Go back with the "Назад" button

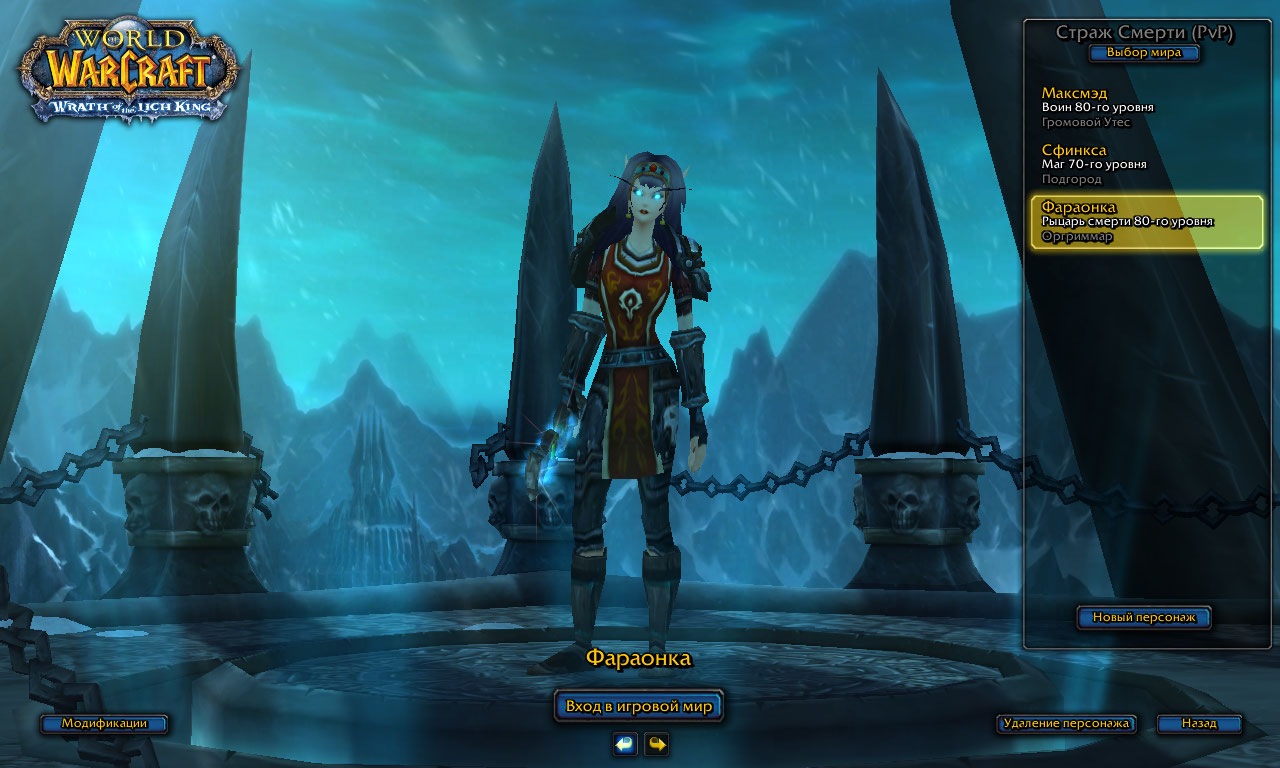click(1199, 723)
